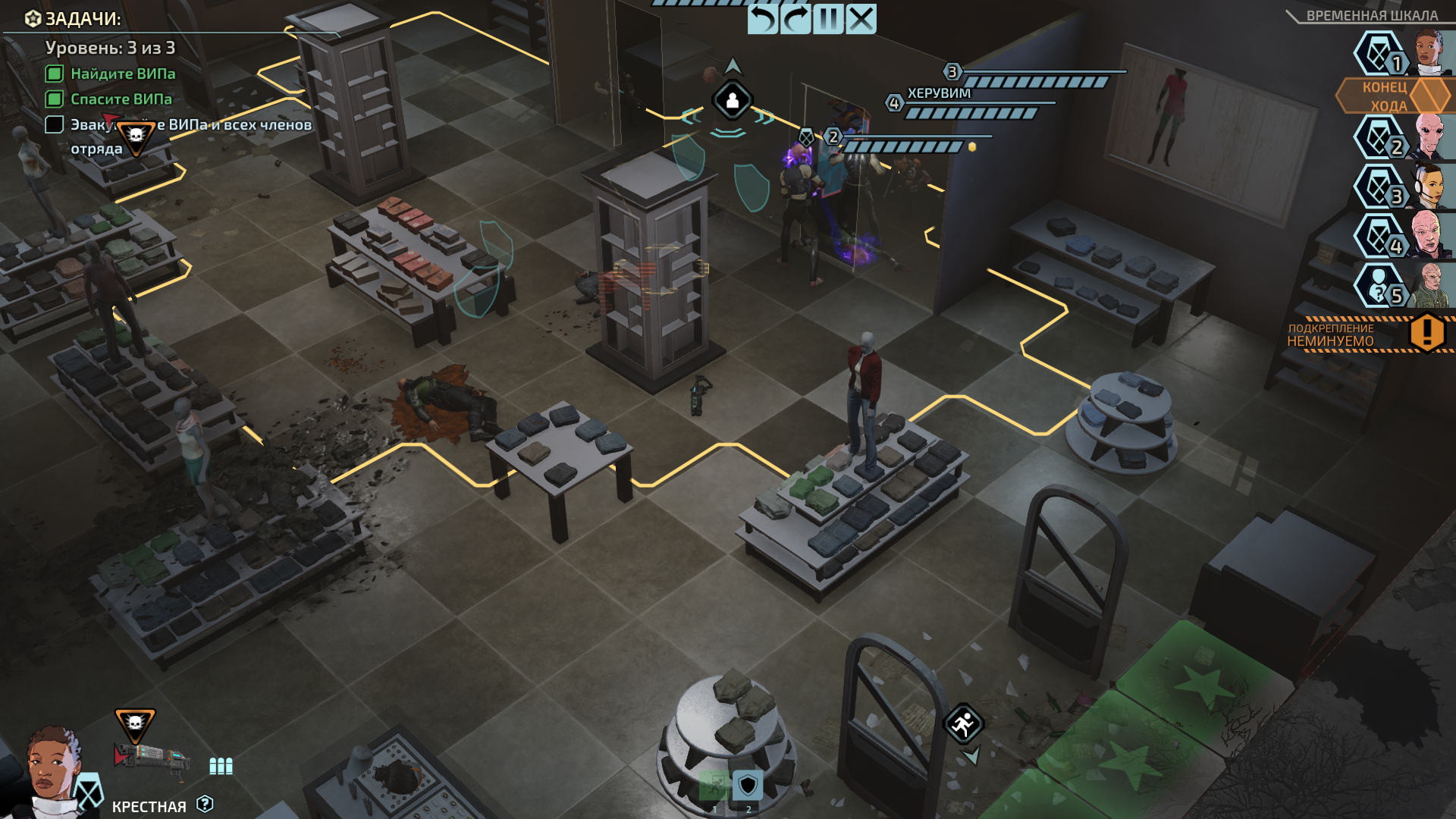Select the Найдите ВИПа objective entry
The width and height of the screenshot is (1456, 819).
[122, 74]
